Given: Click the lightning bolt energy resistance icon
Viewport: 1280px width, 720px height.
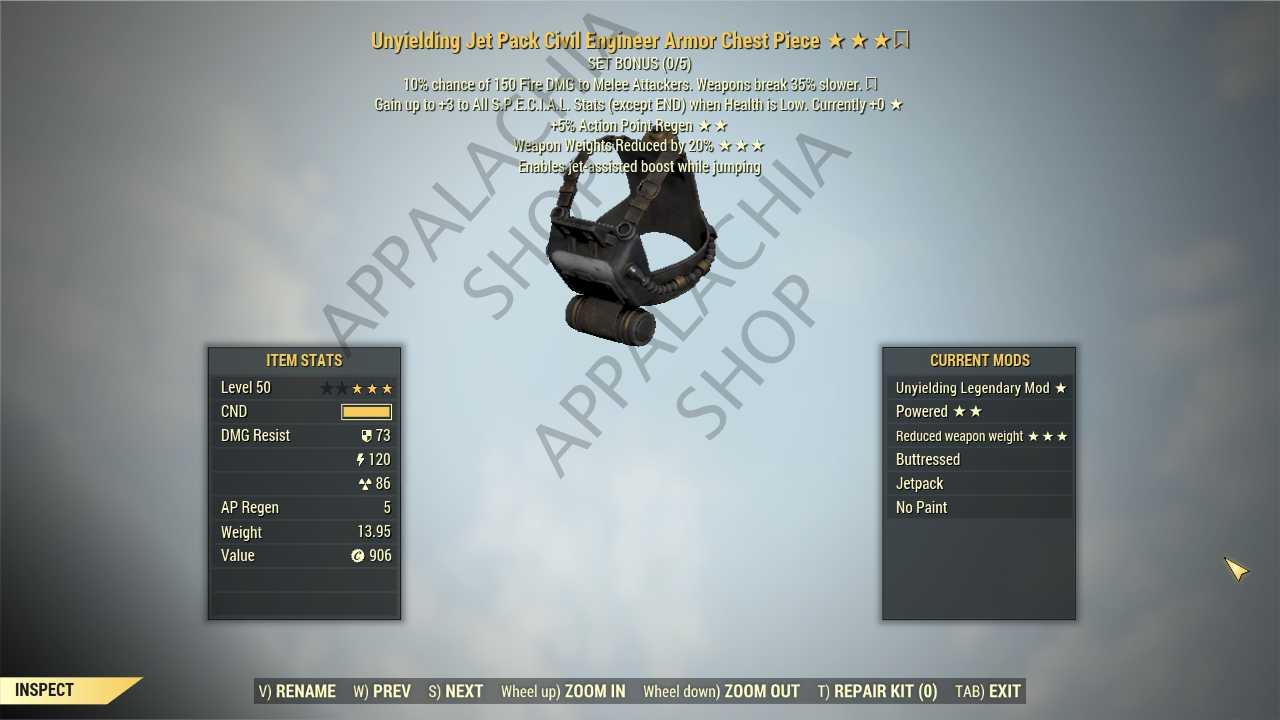Looking at the screenshot, I should [x=361, y=459].
